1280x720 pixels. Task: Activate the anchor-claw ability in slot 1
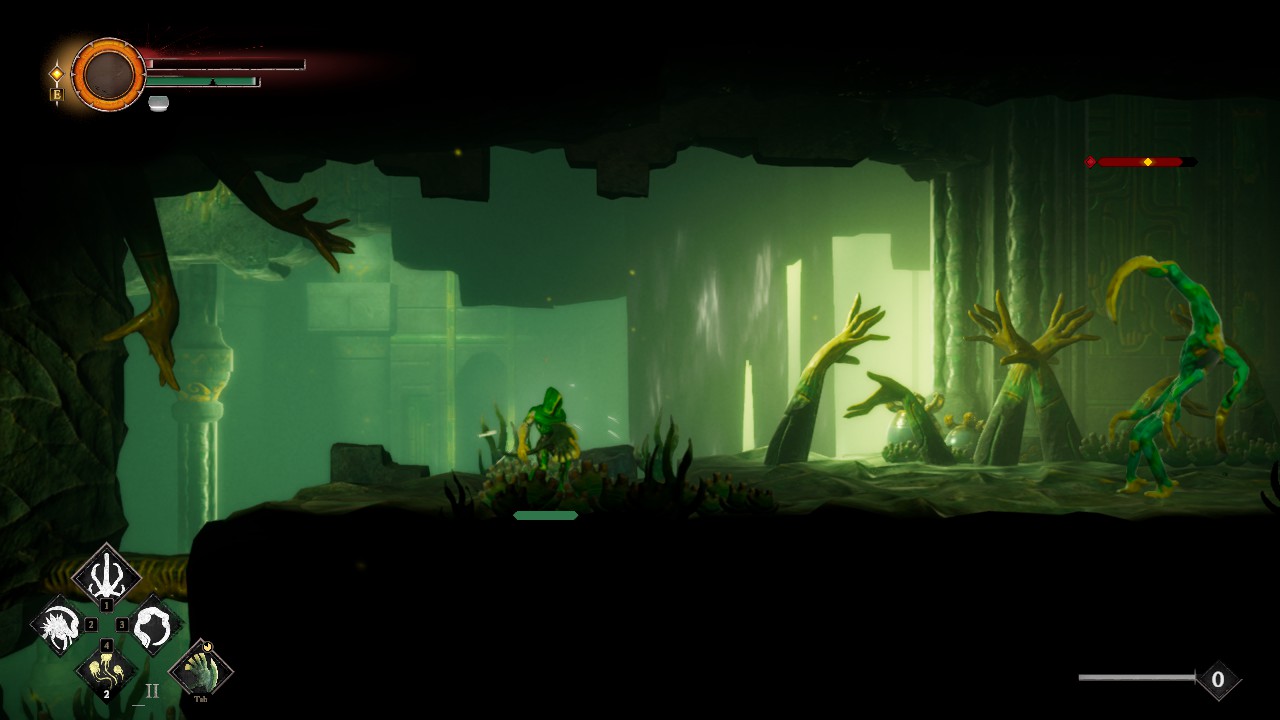pos(106,575)
